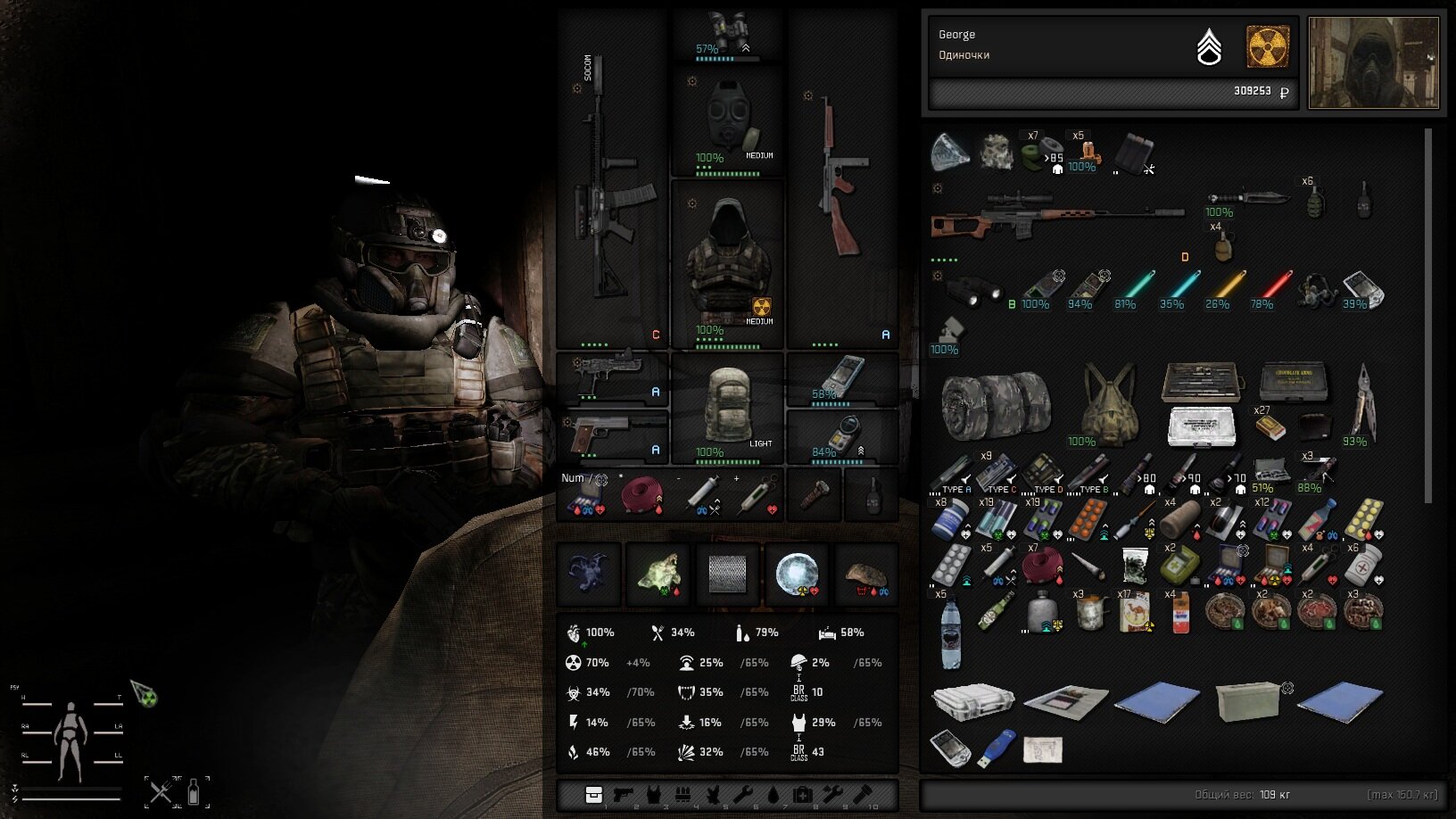The height and width of the screenshot is (819, 1456).
Task: Show the pistol category filter
Action: tap(623, 795)
